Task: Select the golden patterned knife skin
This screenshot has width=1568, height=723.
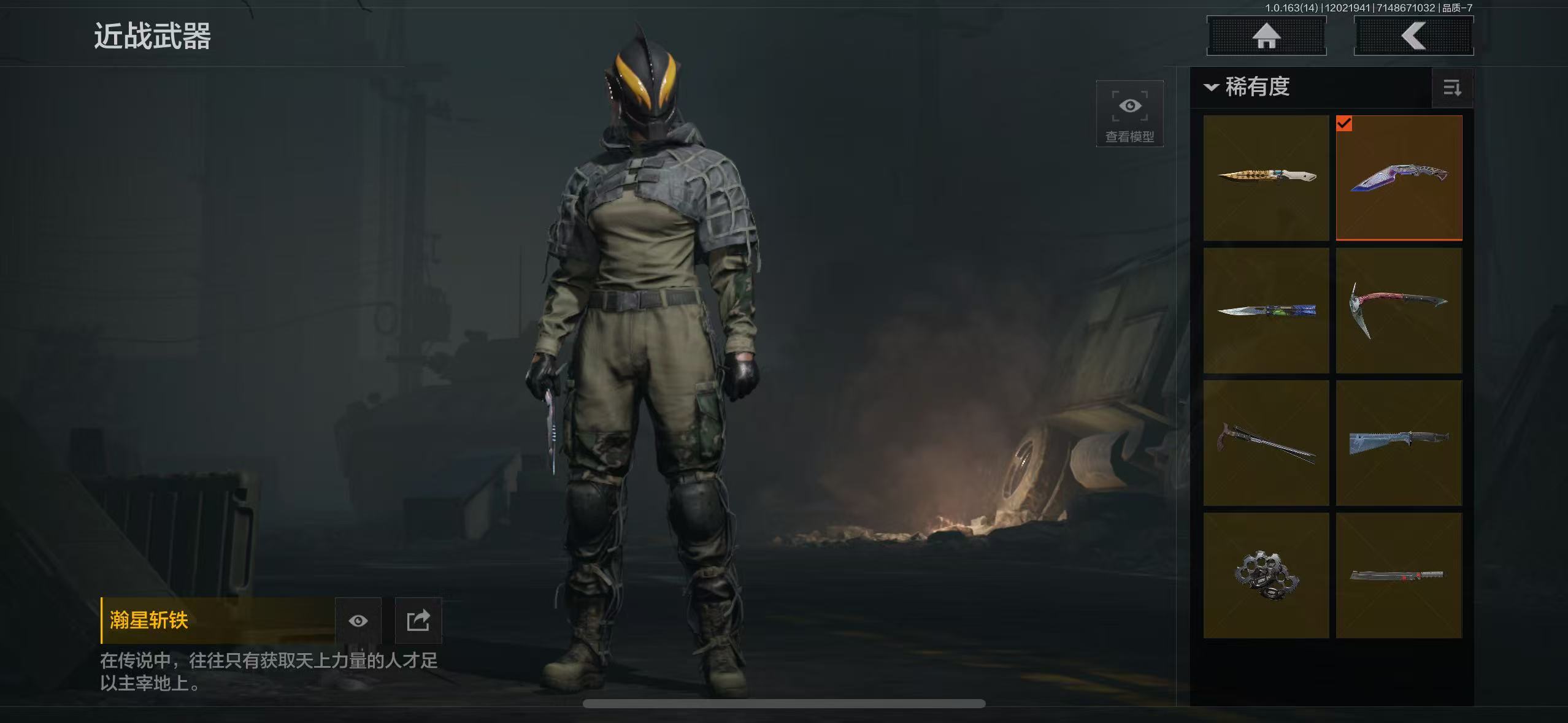Action: pyautogui.click(x=1266, y=178)
